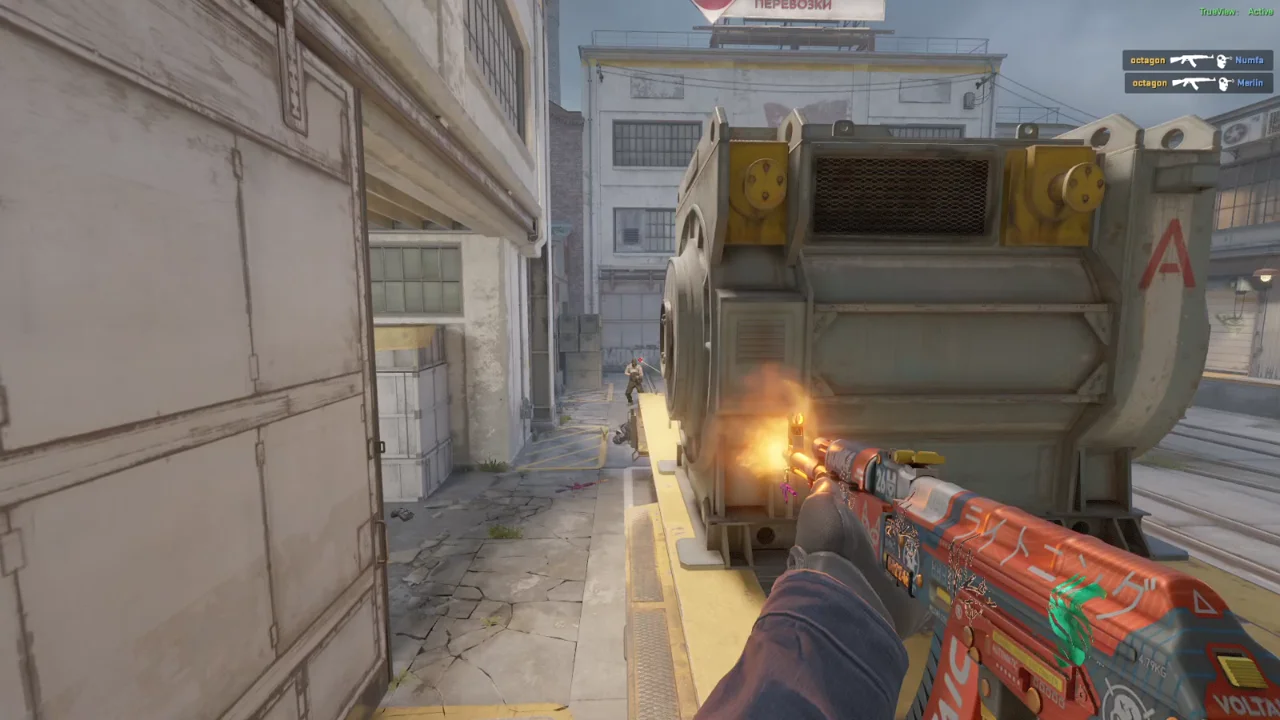Select the kill feed row for Merlin
The width and height of the screenshot is (1280, 720).
[x=1197, y=83]
